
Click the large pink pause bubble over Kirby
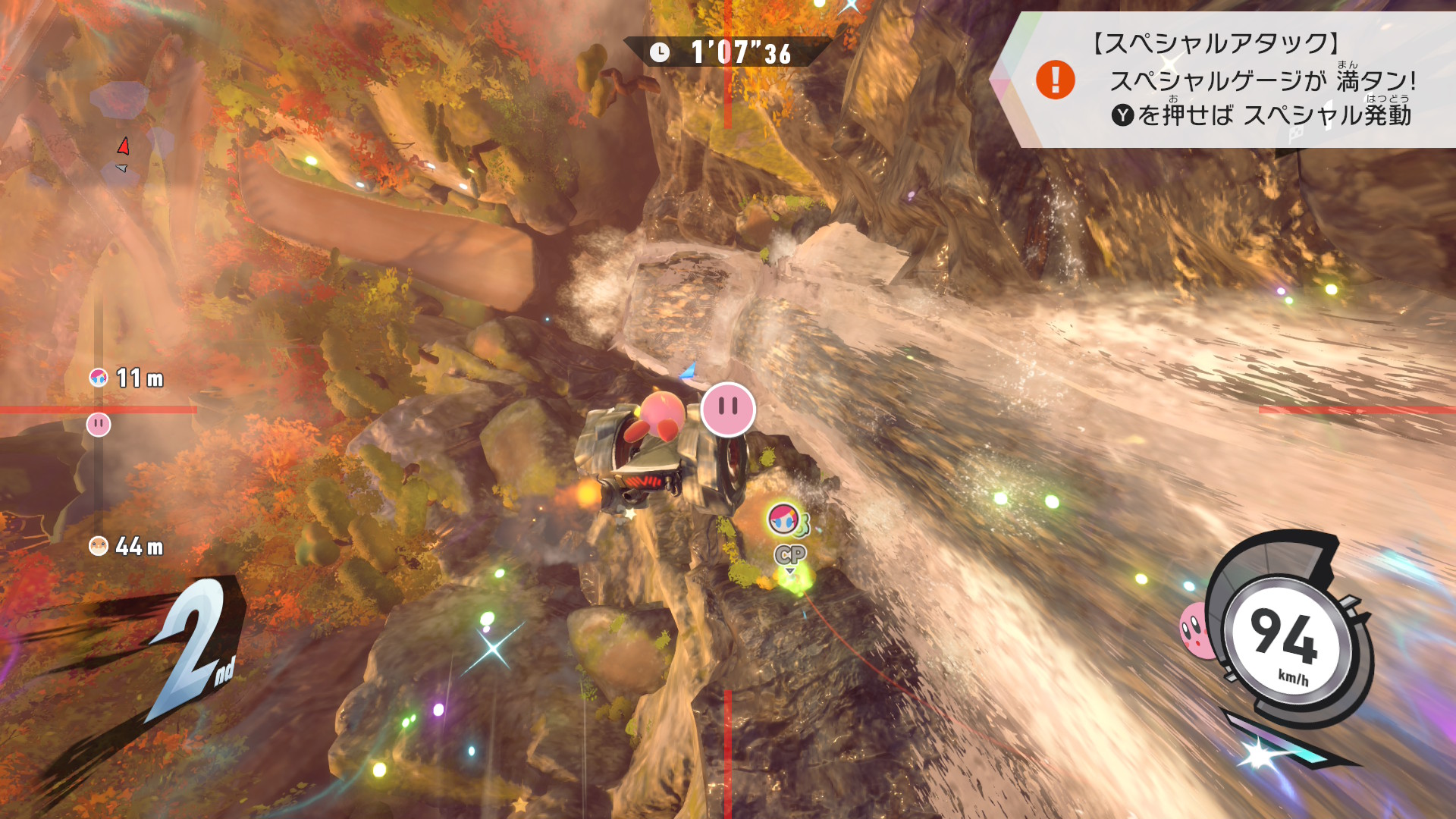[728, 409]
